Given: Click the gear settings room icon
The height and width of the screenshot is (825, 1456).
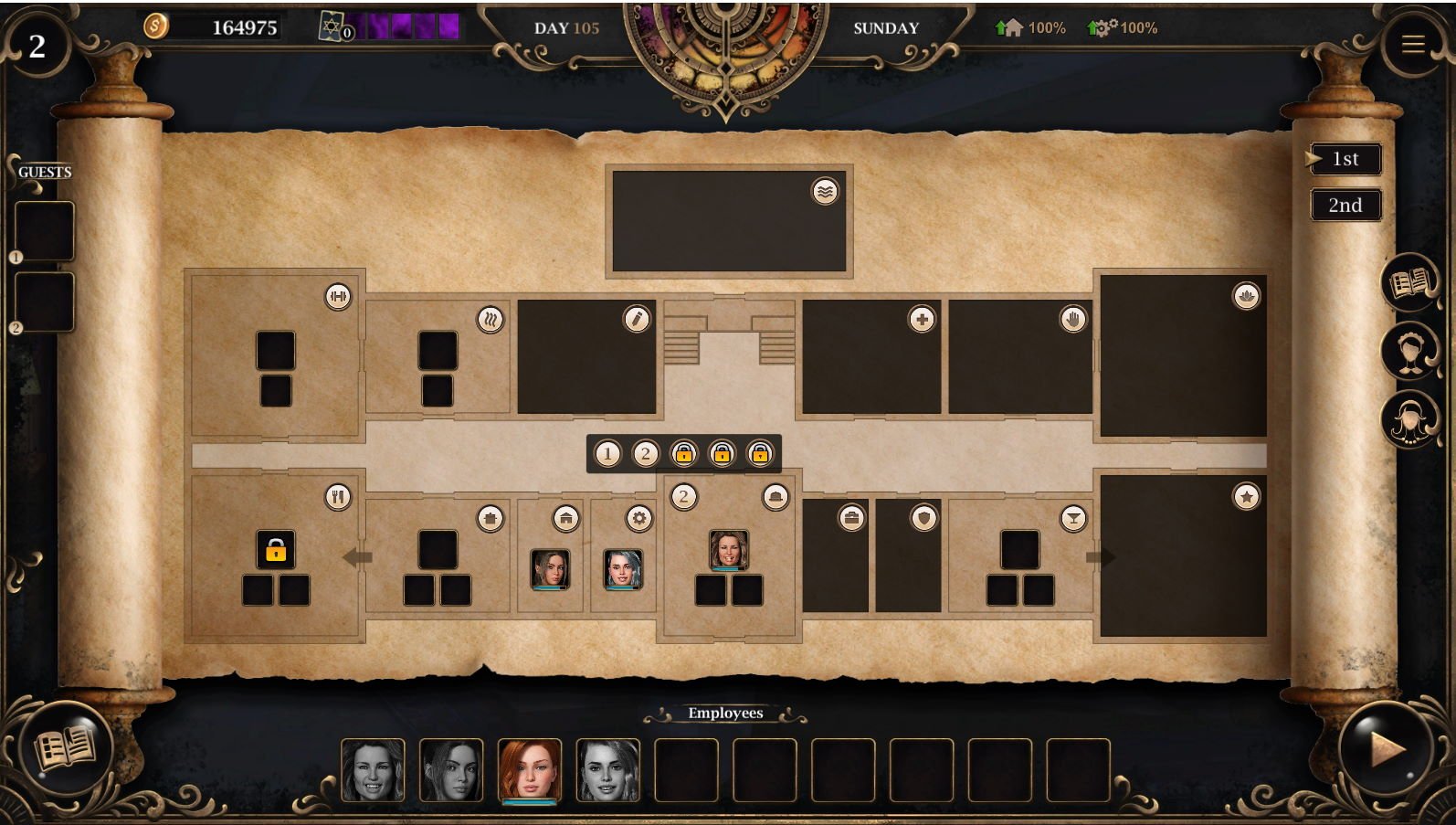Looking at the screenshot, I should 638,519.
